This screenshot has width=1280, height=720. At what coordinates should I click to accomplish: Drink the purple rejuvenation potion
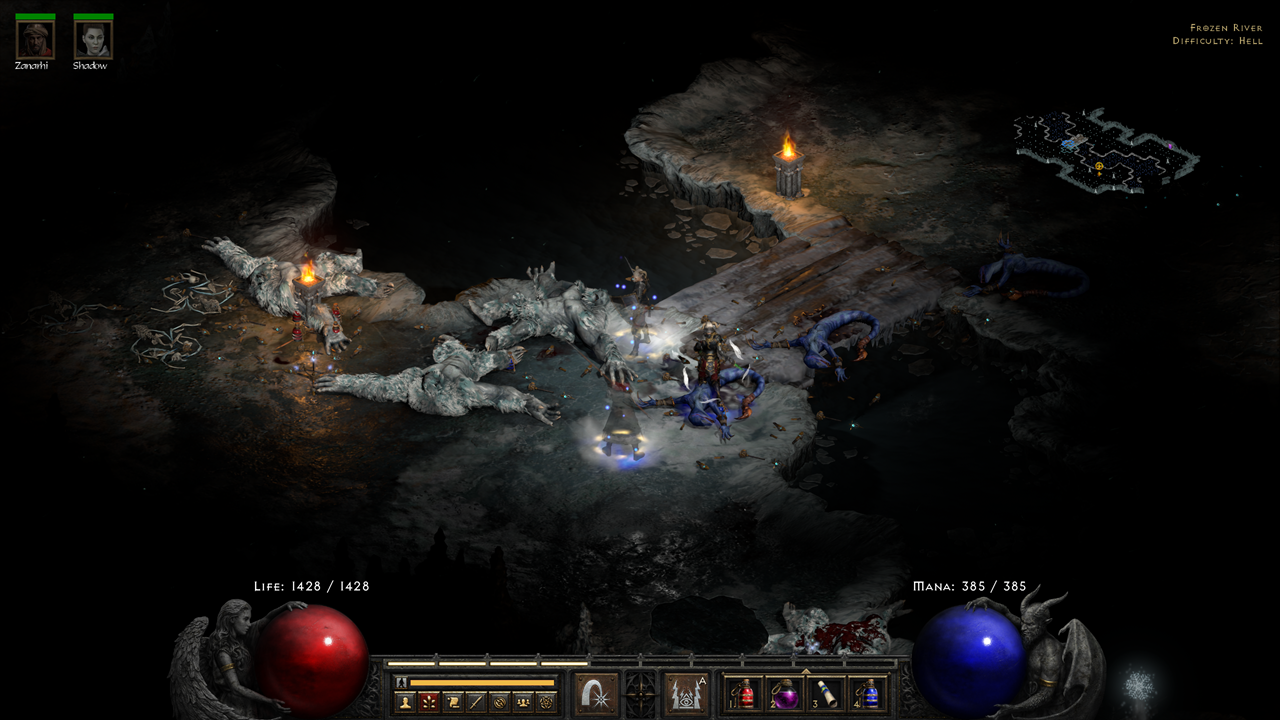(x=786, y=693)
